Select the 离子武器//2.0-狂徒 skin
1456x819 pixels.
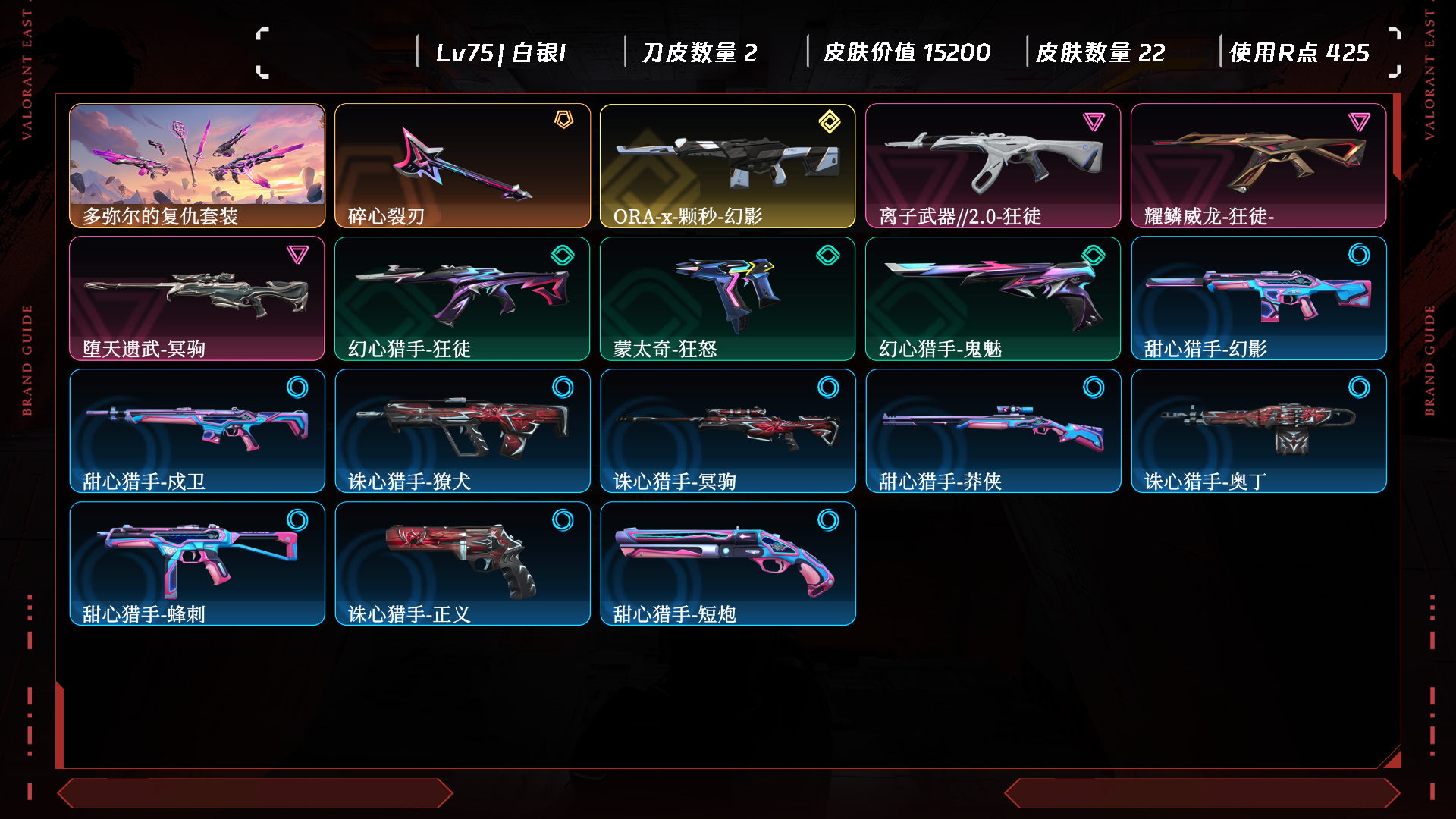[993, 165]
